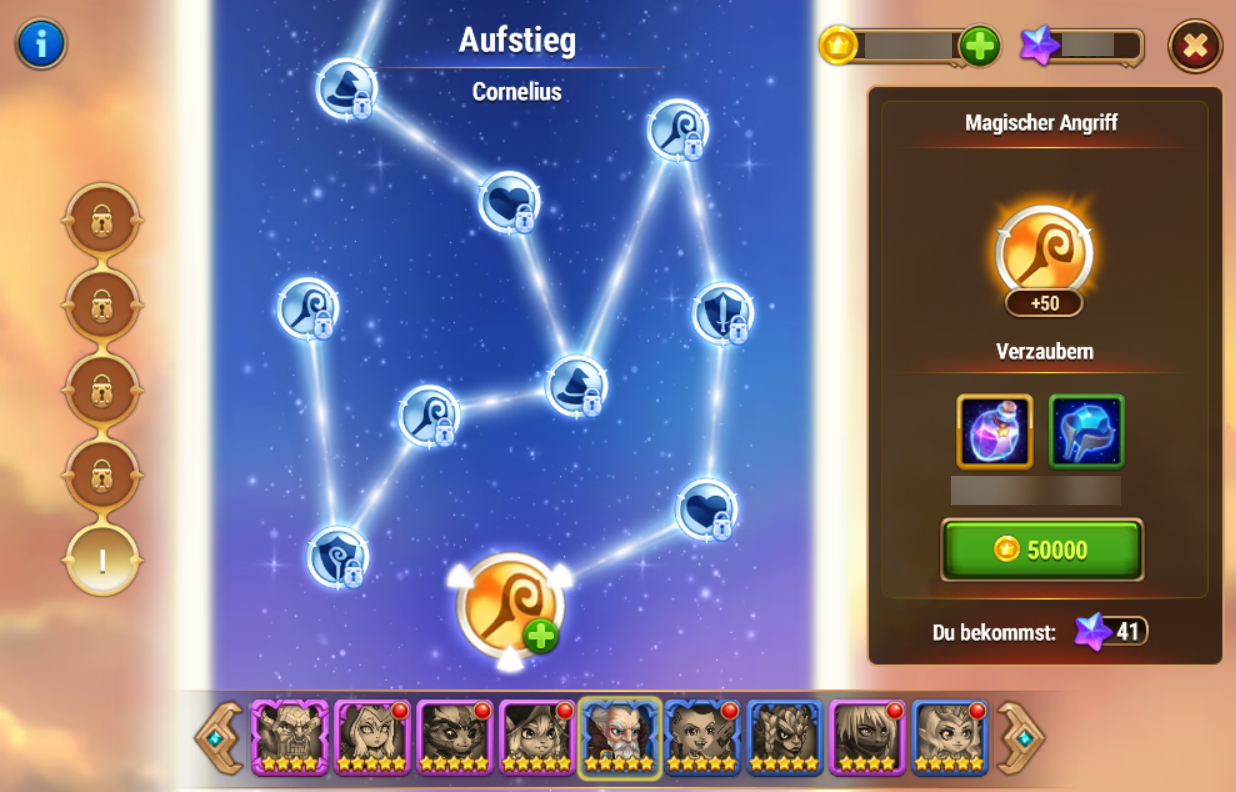Buy the upgrade for 50000 gold
The height and width of the screenshot is (792, 1236).
1042,549
